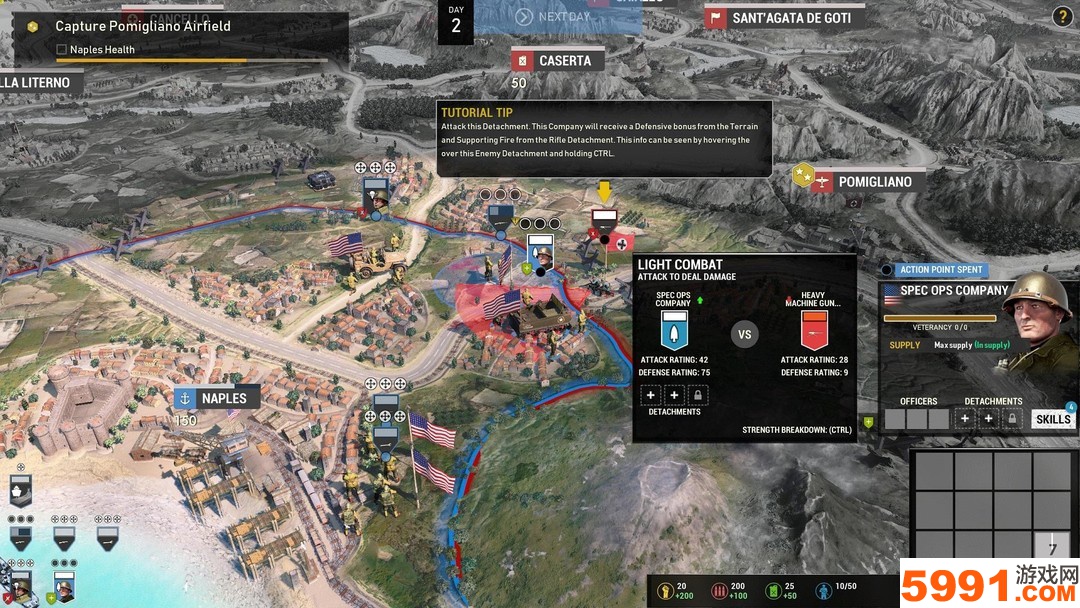The image size is (1080, 608).
Task: Select the Capture Pomigliano Airfield objective
Action: coord(142,26)
